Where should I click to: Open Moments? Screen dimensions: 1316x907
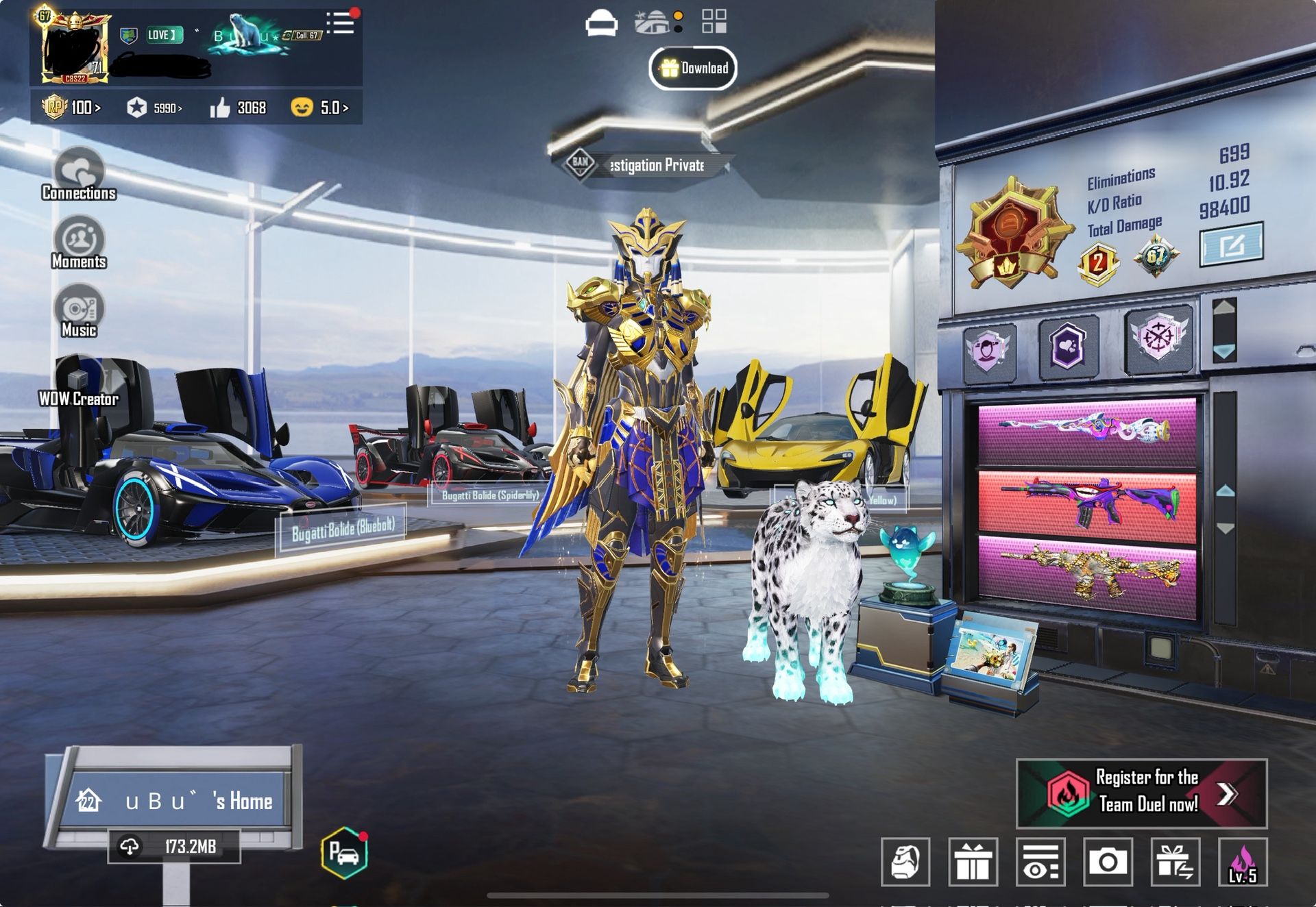point(79,243)
